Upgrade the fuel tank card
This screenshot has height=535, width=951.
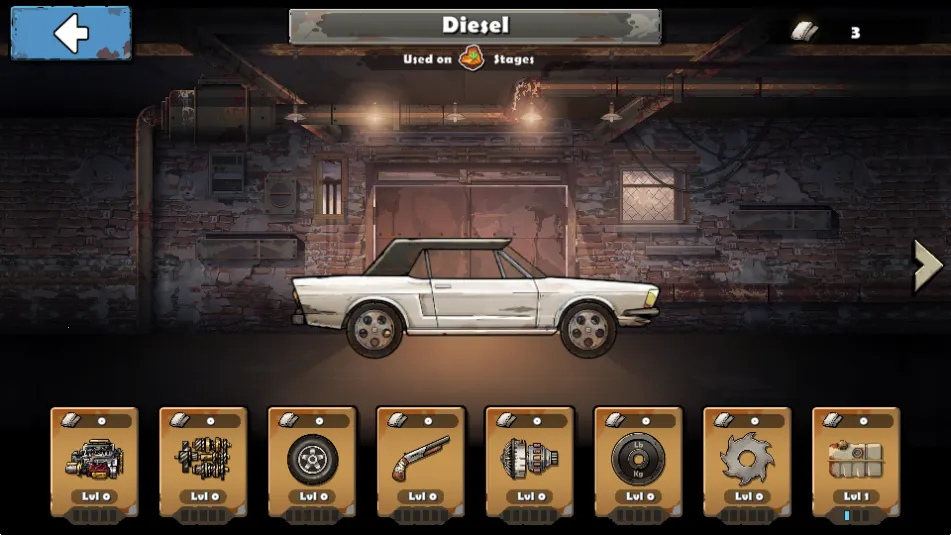click(856, 461)
